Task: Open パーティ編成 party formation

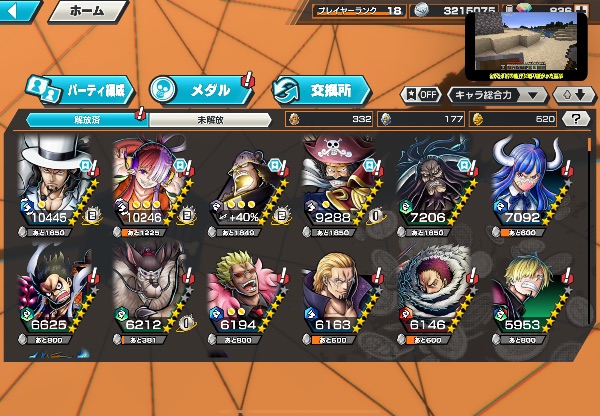Action: click(x=80, y=89)
